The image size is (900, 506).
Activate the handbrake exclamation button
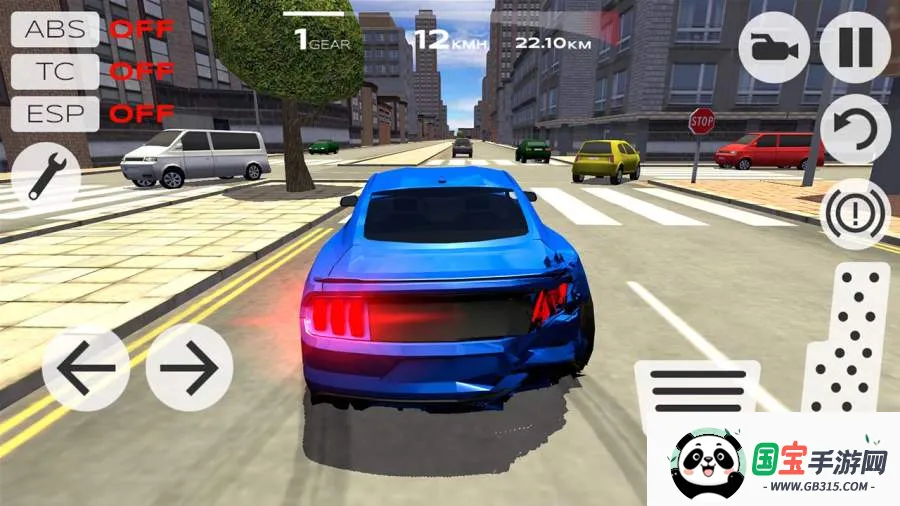[x=855, y=213]
